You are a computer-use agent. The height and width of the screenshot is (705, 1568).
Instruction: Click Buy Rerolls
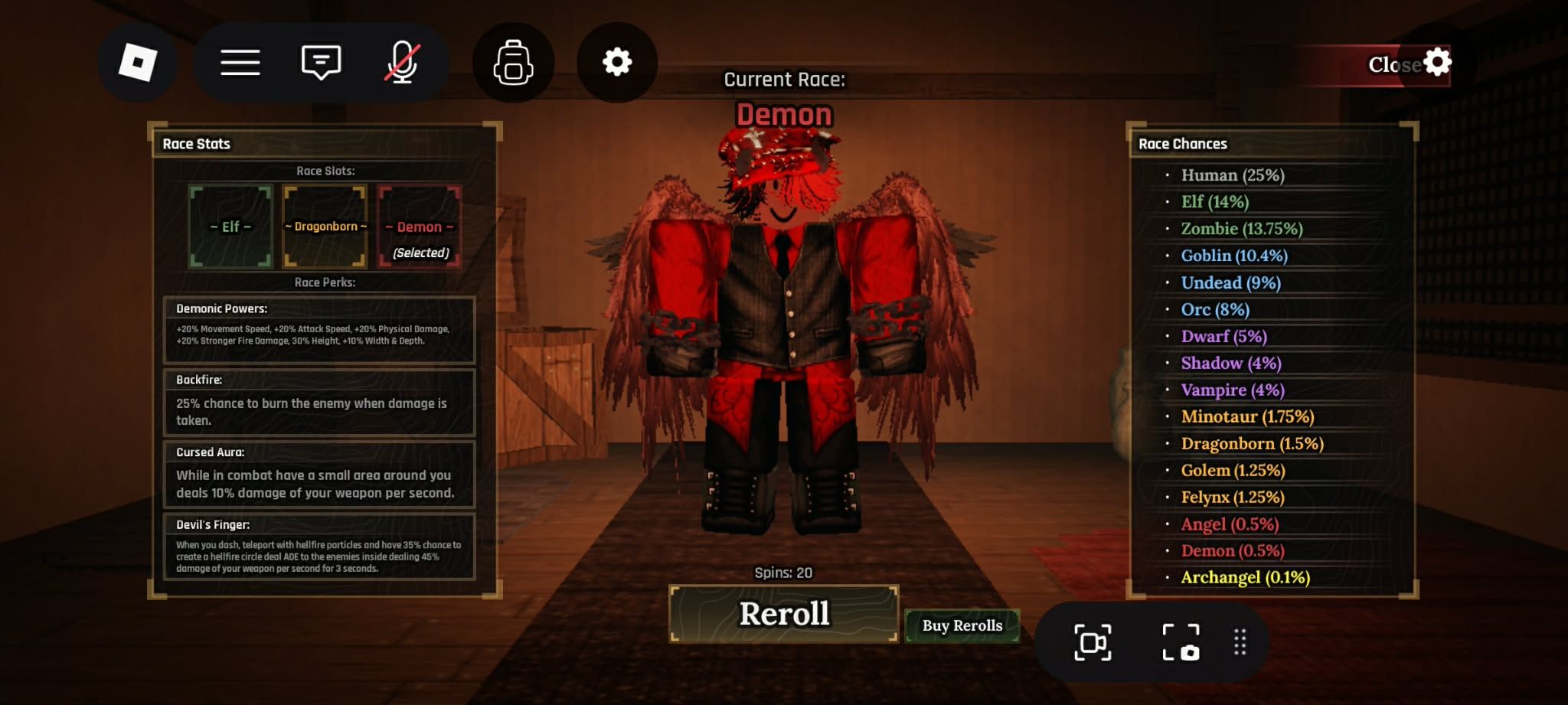[962, 625]
